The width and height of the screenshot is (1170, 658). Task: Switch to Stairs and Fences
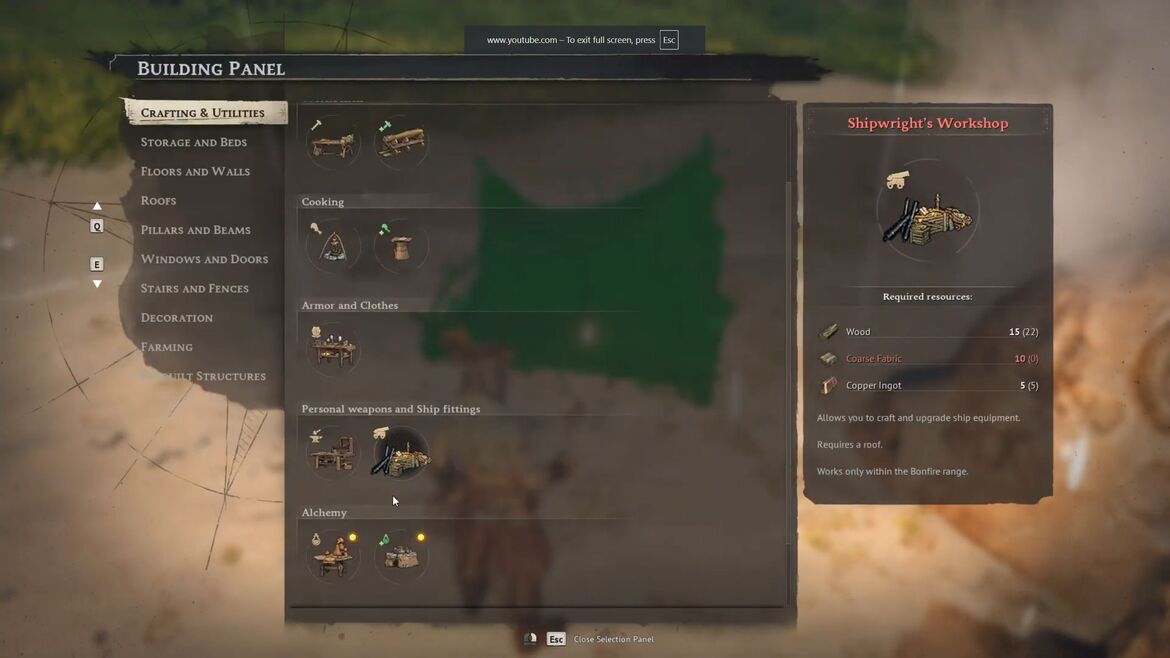pos(194,288)
